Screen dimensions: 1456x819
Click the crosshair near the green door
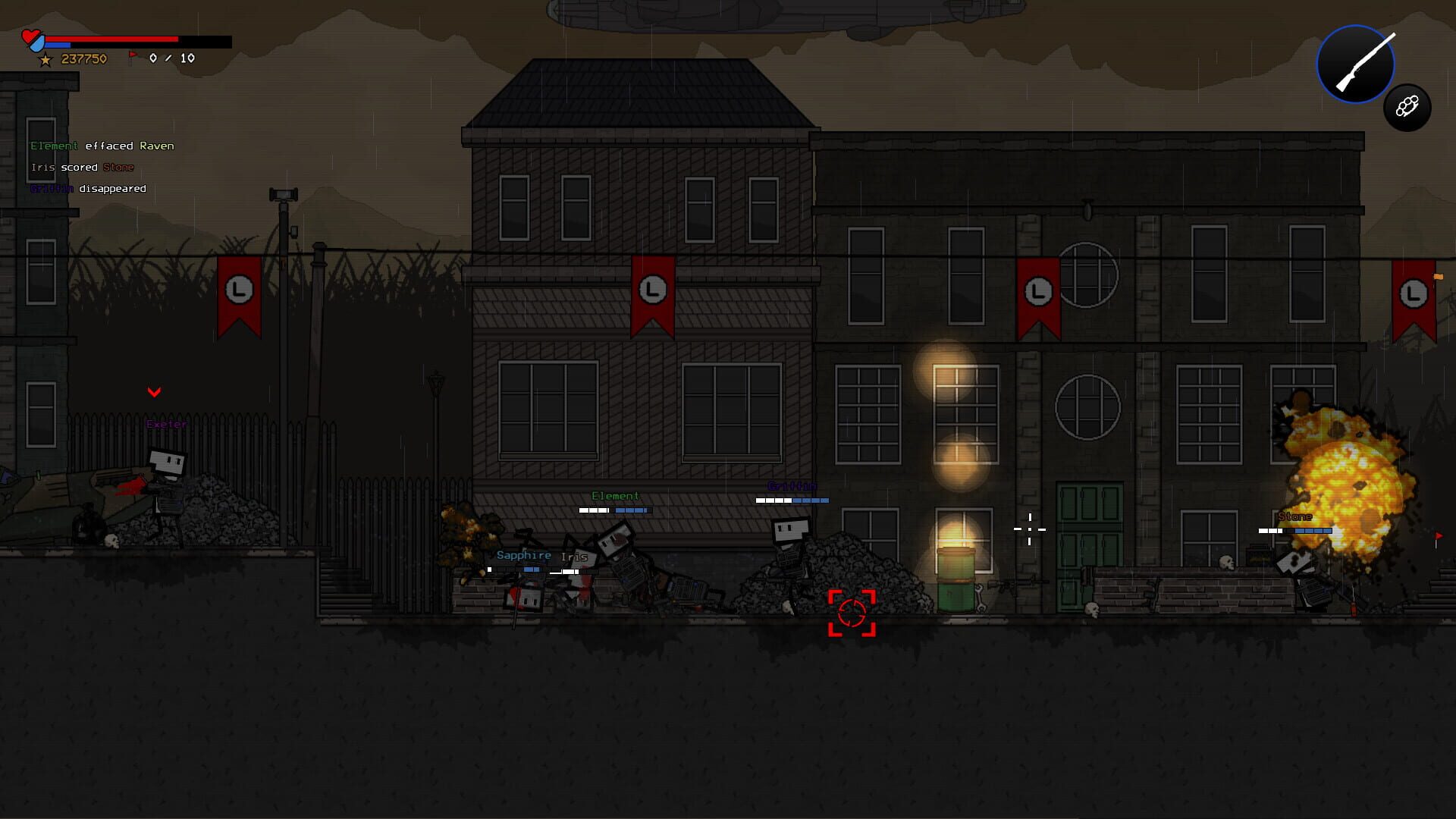[x=1029, y=528]
